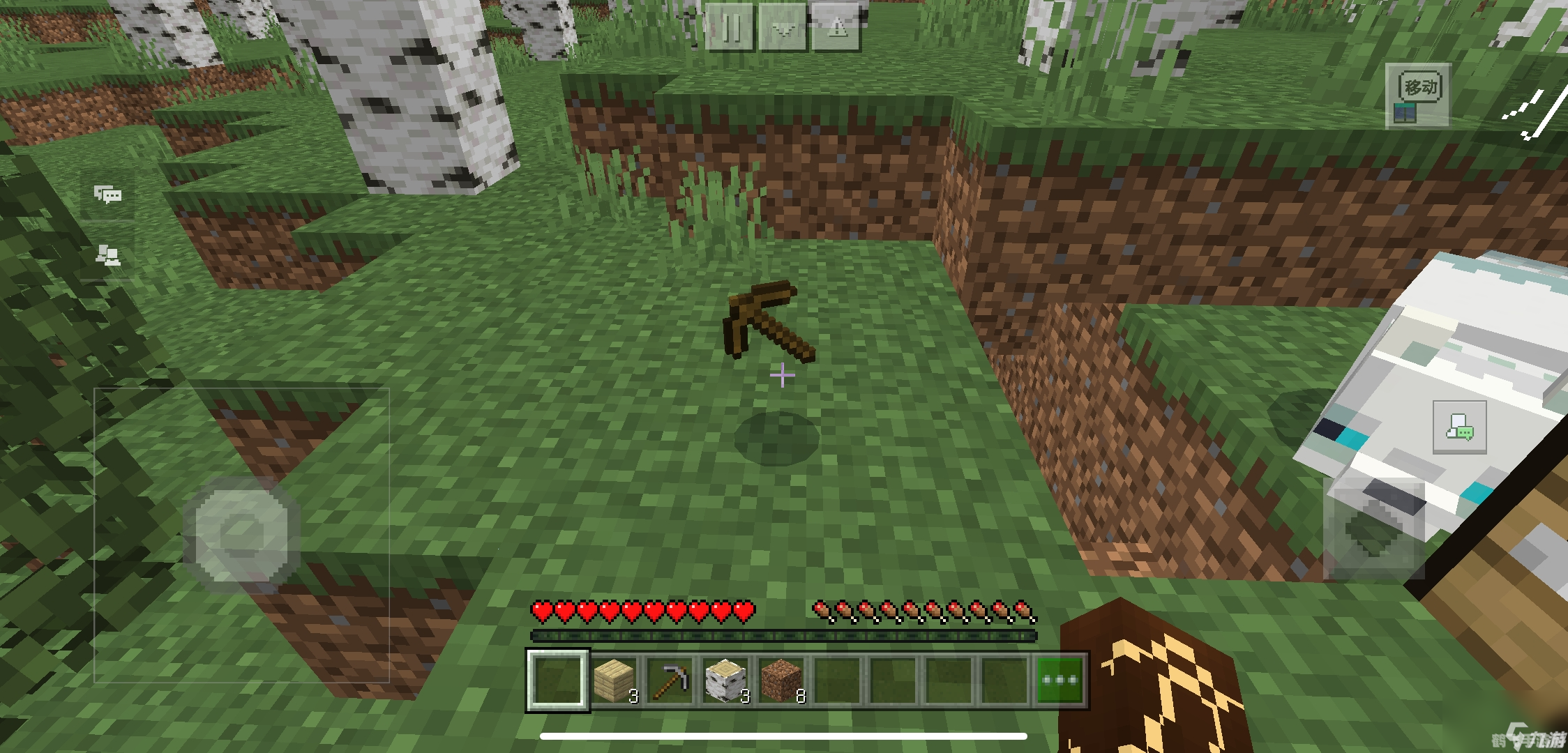Open the multiplayer players button
Viewport: 1568px width, 753px height.
point(108,255)
